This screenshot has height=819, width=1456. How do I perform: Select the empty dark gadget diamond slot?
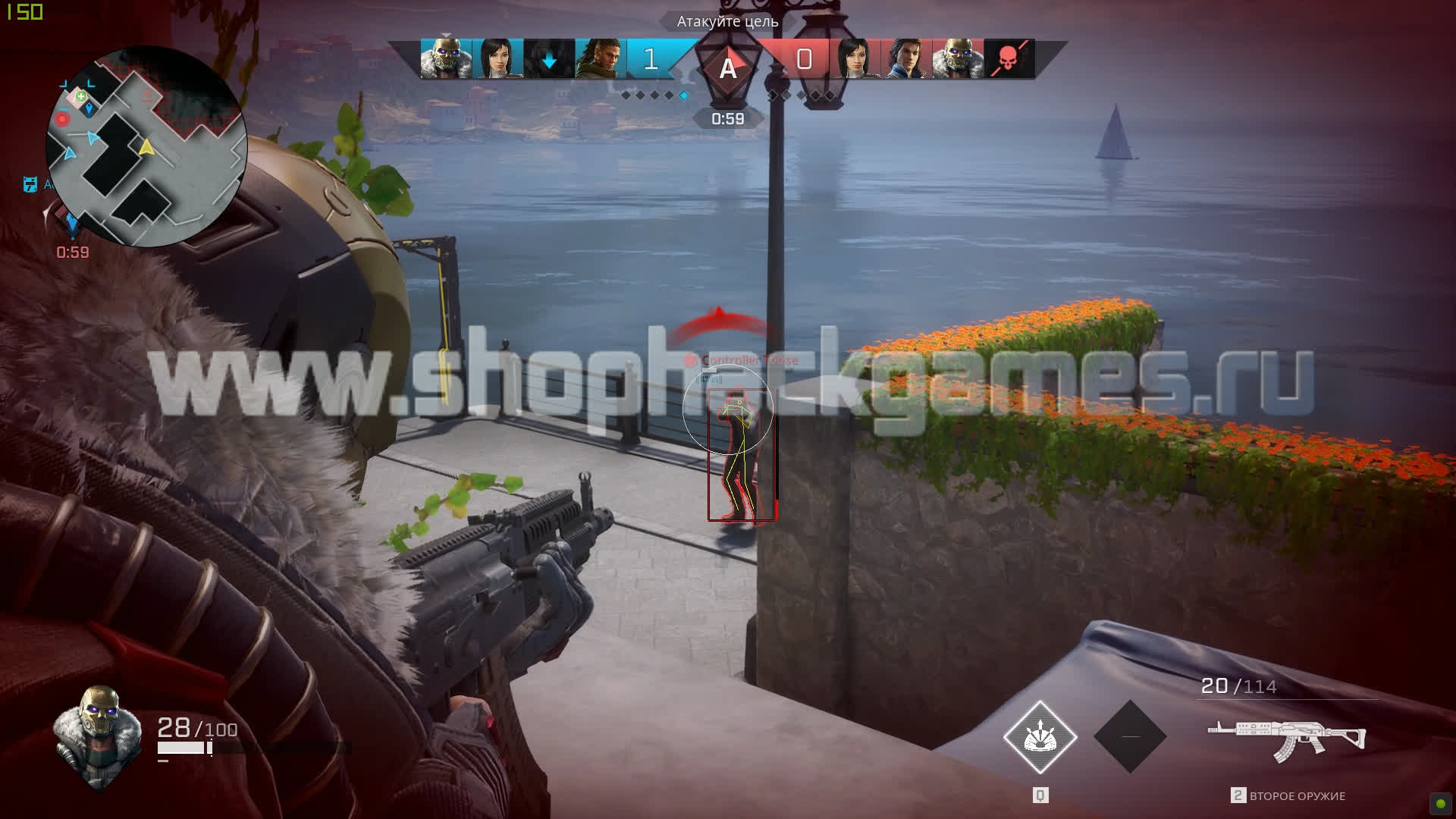[x=1130, y=736]
